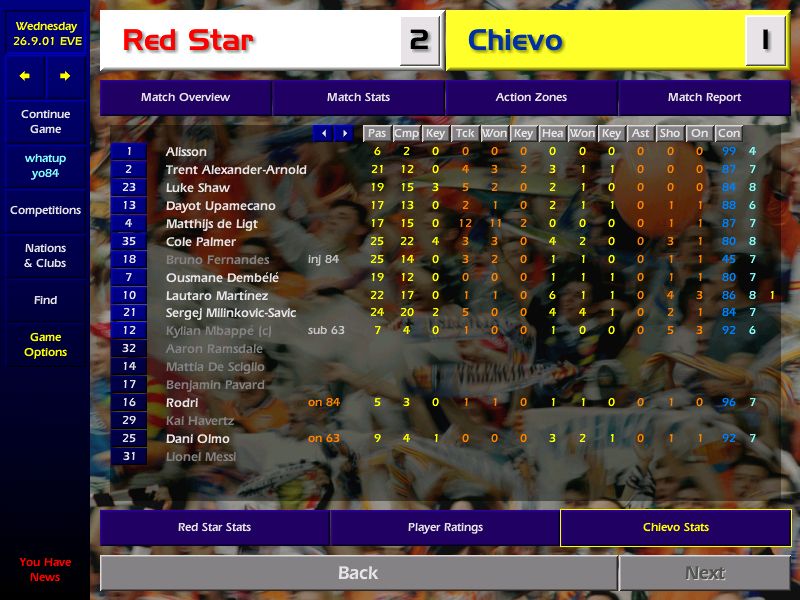Shift stat columns with the right blue arrow

(x=344, y=133)
